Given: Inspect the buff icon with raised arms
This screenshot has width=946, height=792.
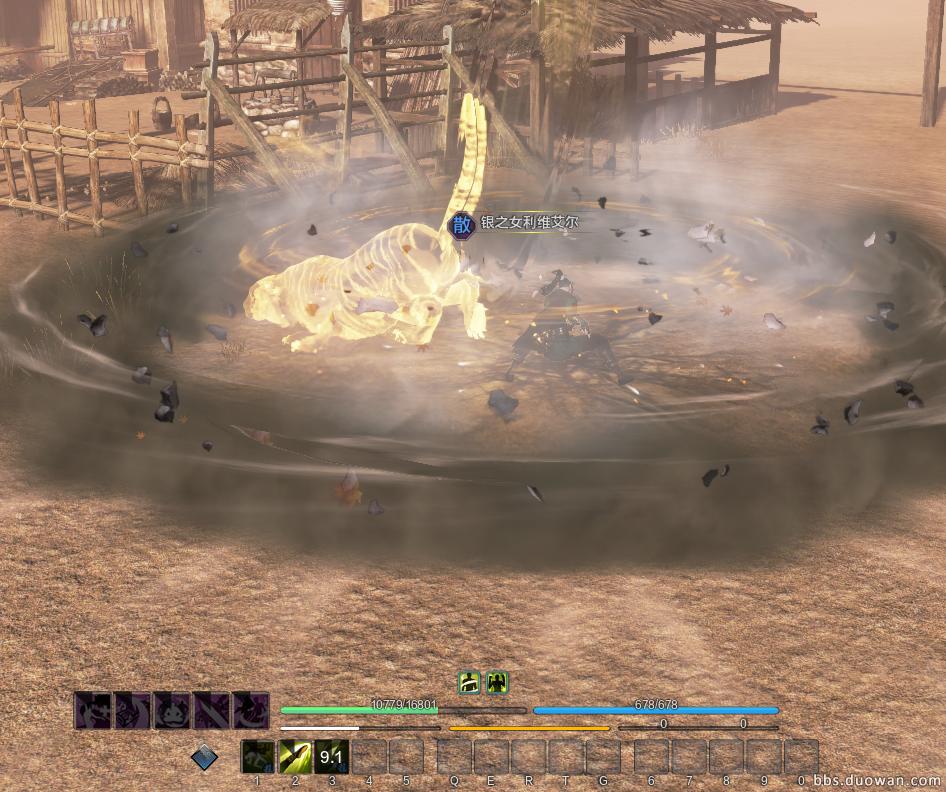Looking at the screenshot, I should (497, 683).
